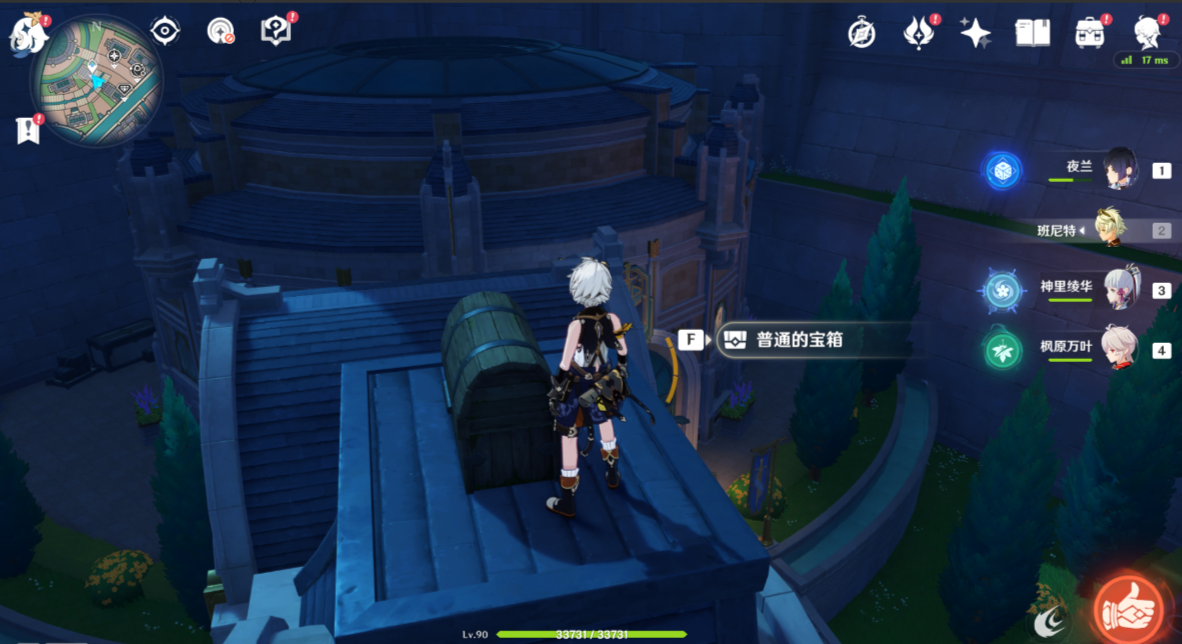Open the winged events icon
1182x644 pixels.
[918, 33]
